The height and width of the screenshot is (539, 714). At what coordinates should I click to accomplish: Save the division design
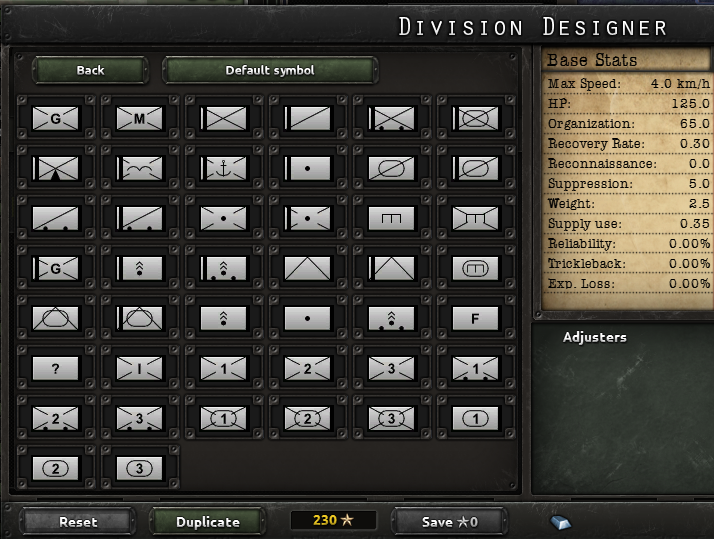[x=450, y=521]
